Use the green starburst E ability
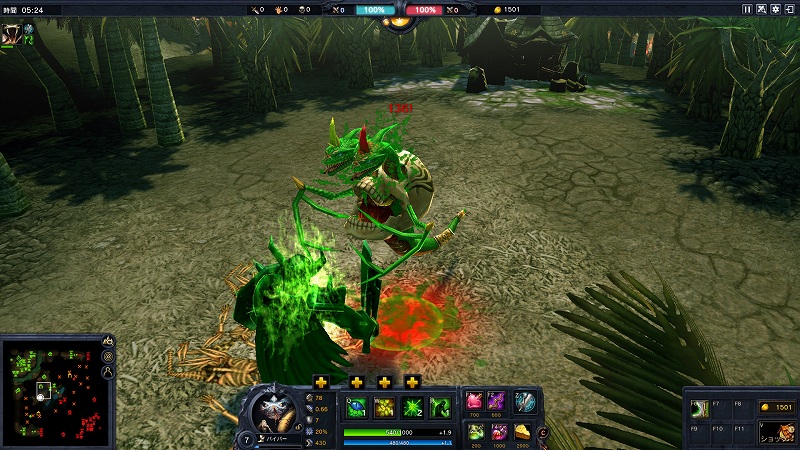The height and width of the screenshot is (450, 800). 412,407
